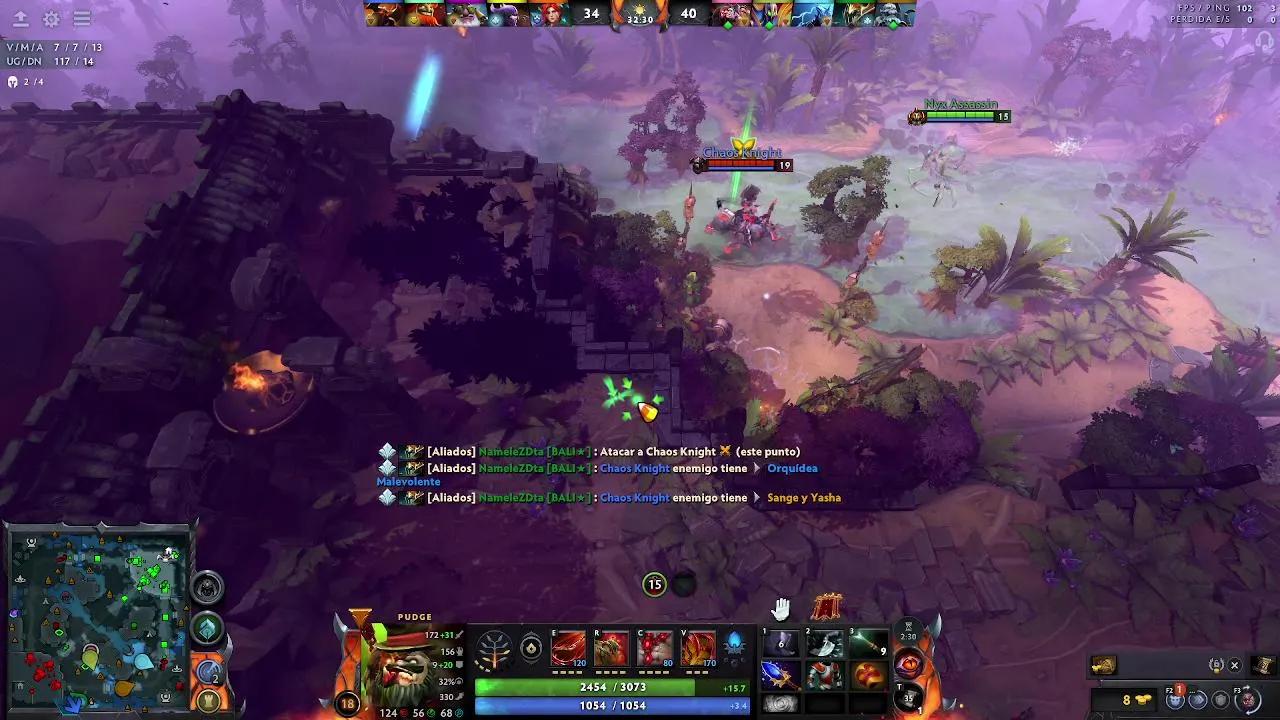Toggle the courier shield auto-delivery
Screen dimensions: 1280x720
pyautogui.click(x=1220, y=699)
